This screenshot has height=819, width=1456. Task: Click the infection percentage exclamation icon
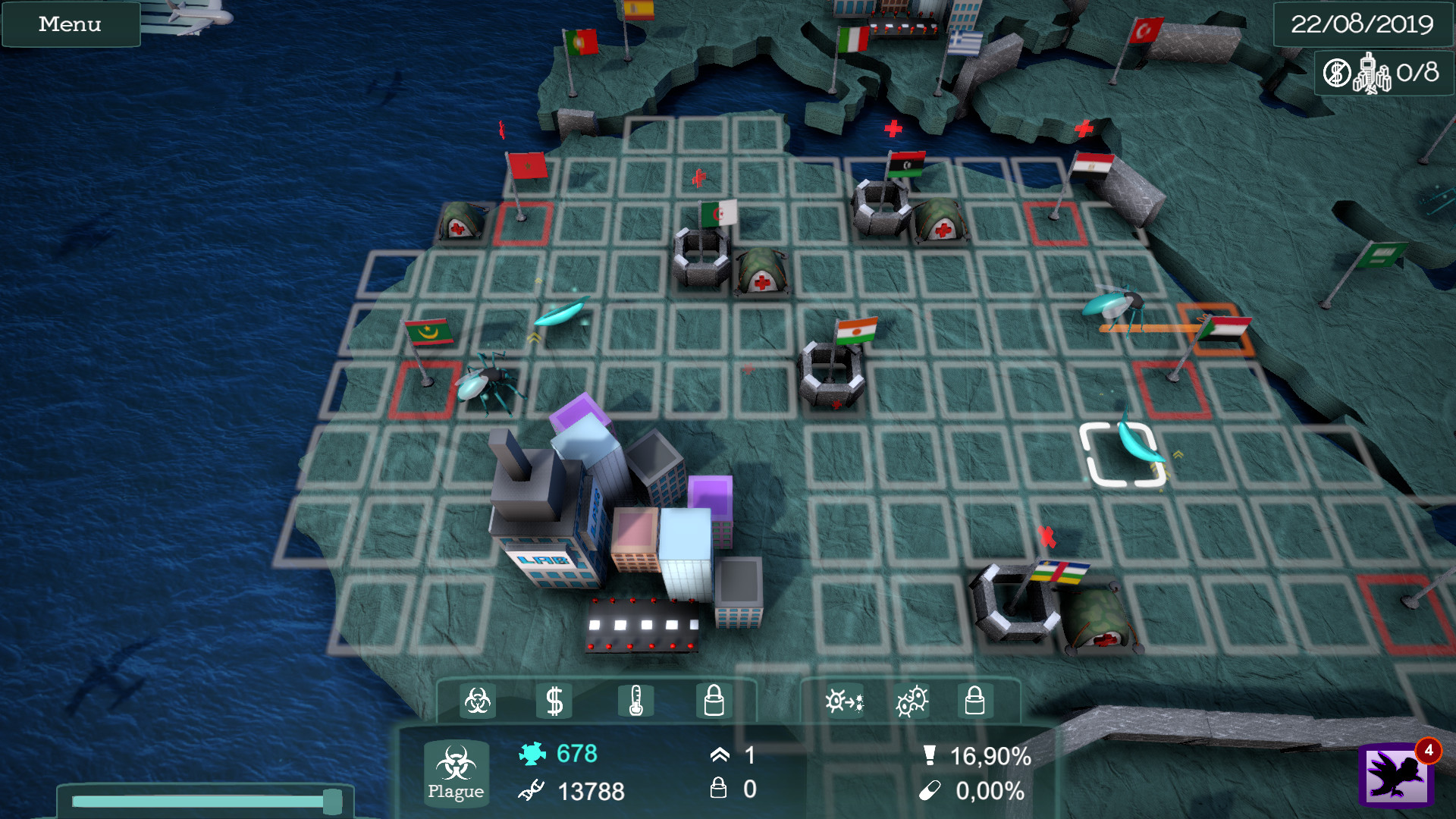pos(931,755)
